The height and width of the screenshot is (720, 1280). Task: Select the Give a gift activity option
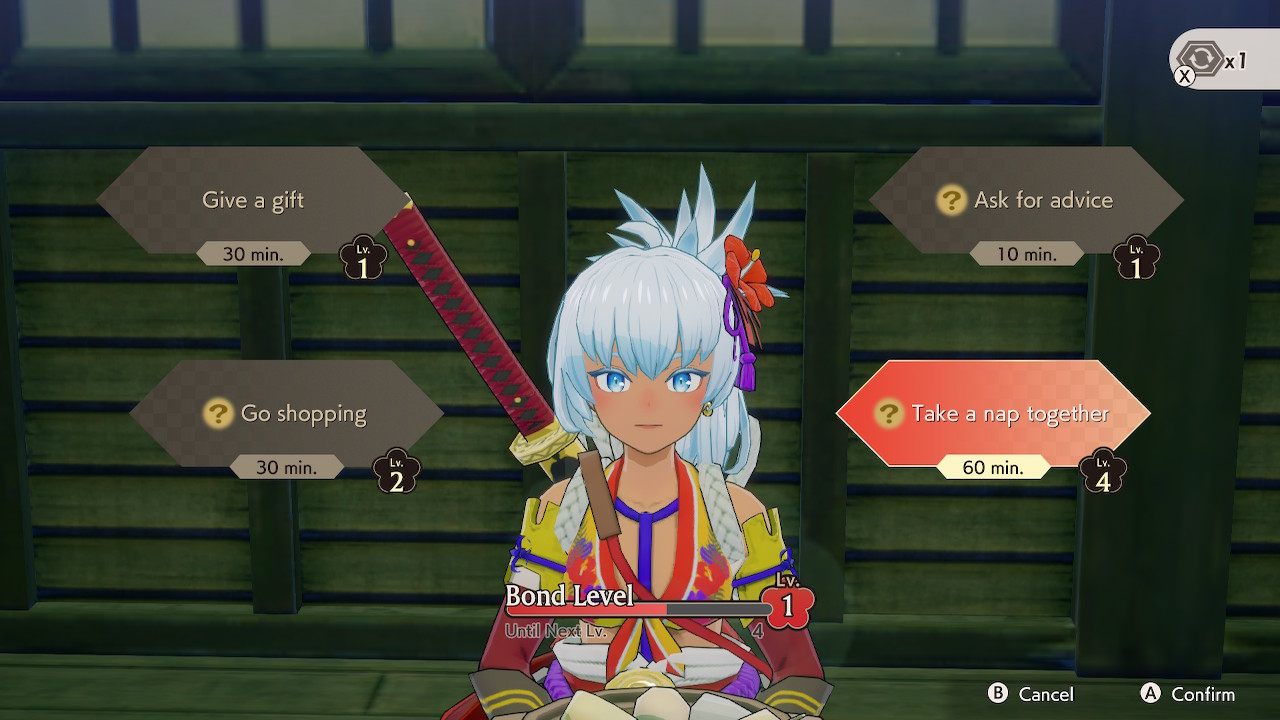click(x=251, y=200)
